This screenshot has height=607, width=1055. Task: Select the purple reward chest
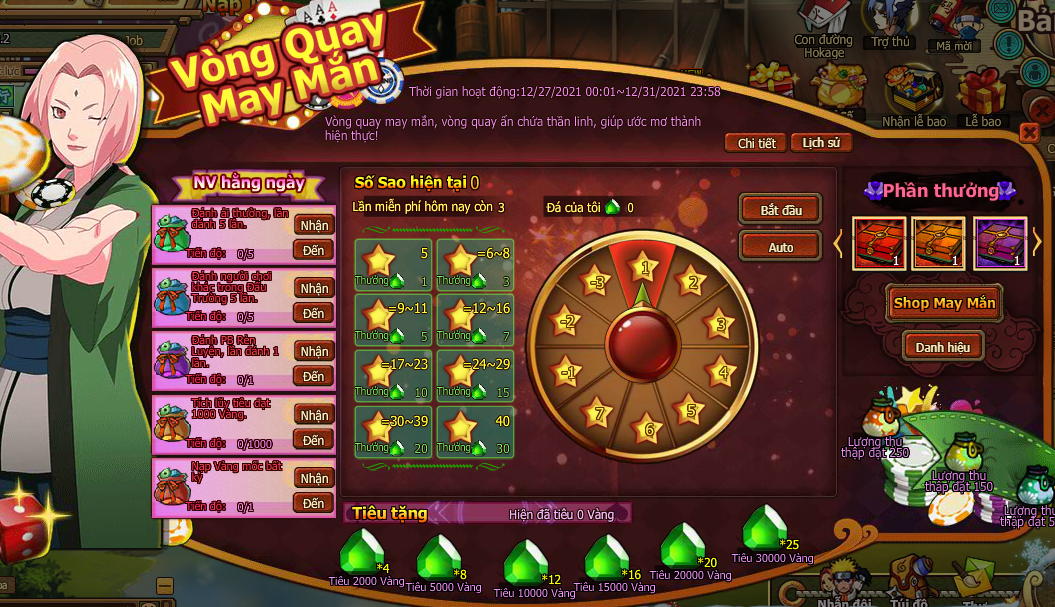point(1000,243)
